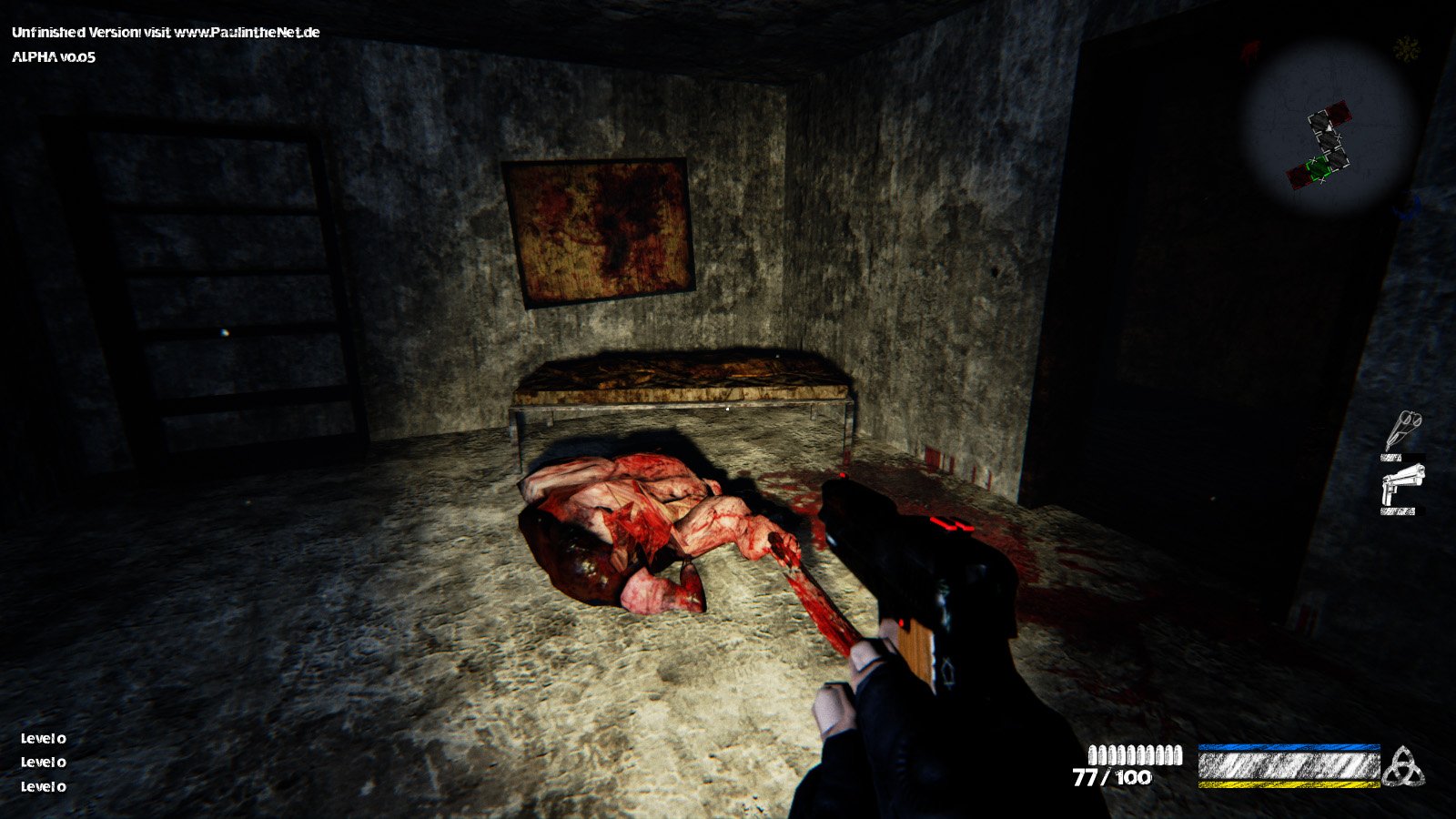This screenshot has height=819, width=1456.
Task: Click the red room square atop the minimap
Action: [x=1339, y=114]
